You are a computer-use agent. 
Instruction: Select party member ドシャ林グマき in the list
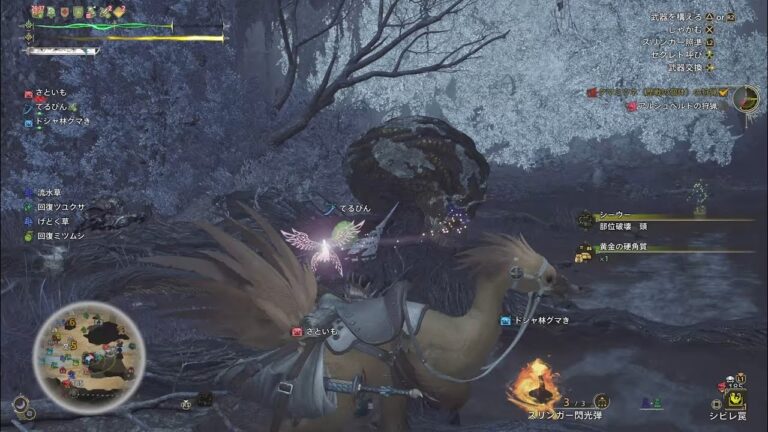click(x=58, y=121)
